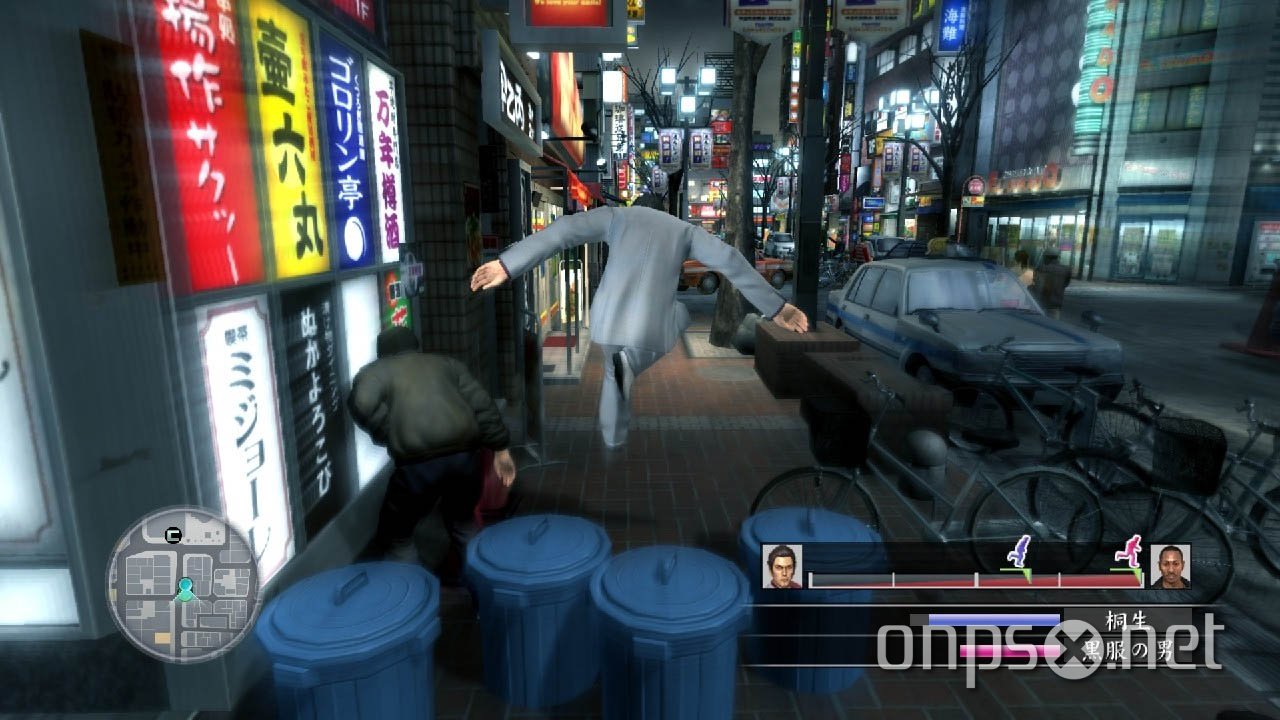
Task: Click the teal player arrow on the minimap
Action: [185, 590]
